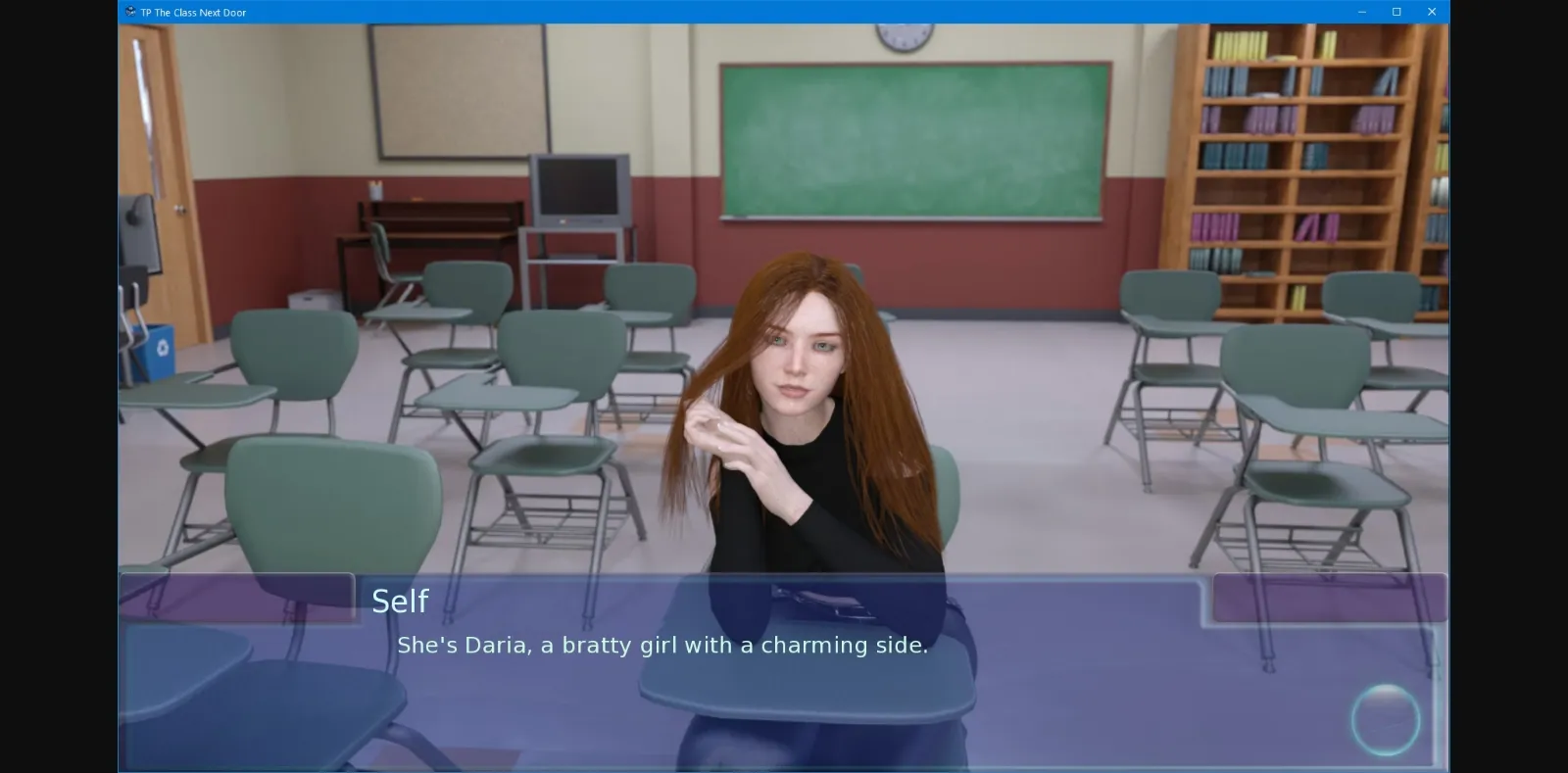Viewport: 1568px width, 773px height.
Task: Click the circular progress ring indicator
Action: tap(1386, 718)
